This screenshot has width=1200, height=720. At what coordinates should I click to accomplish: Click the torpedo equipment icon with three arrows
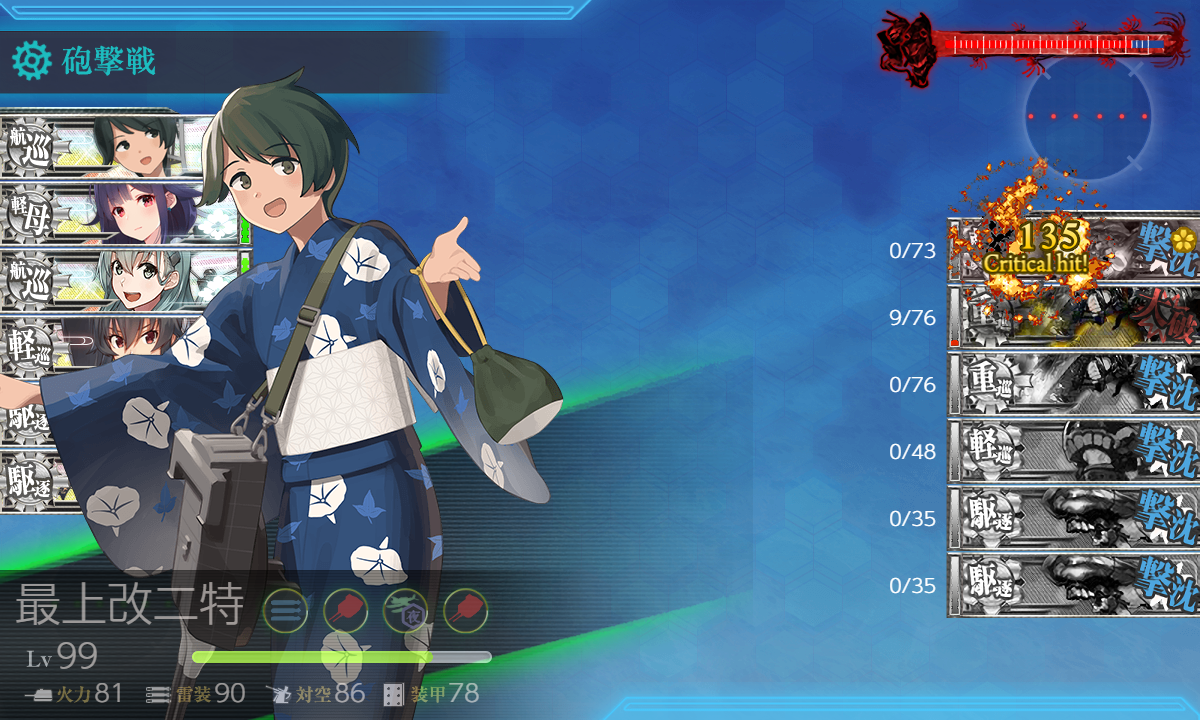tap(285, 609)
